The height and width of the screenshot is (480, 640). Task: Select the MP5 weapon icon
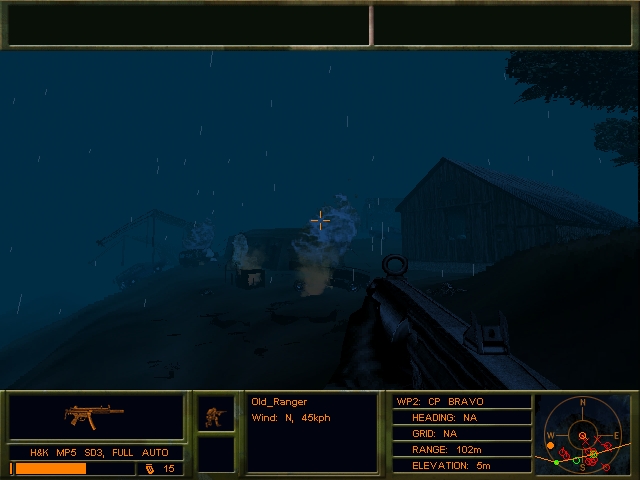click(95, 413)
